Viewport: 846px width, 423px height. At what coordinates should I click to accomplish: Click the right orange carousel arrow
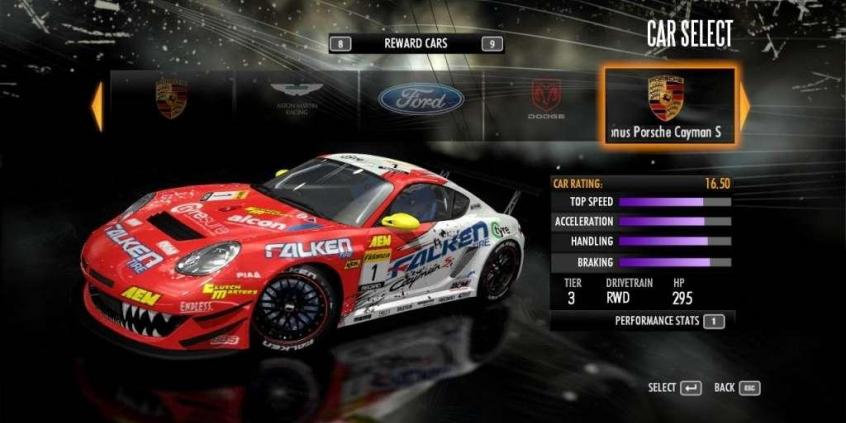click(744, 104)
